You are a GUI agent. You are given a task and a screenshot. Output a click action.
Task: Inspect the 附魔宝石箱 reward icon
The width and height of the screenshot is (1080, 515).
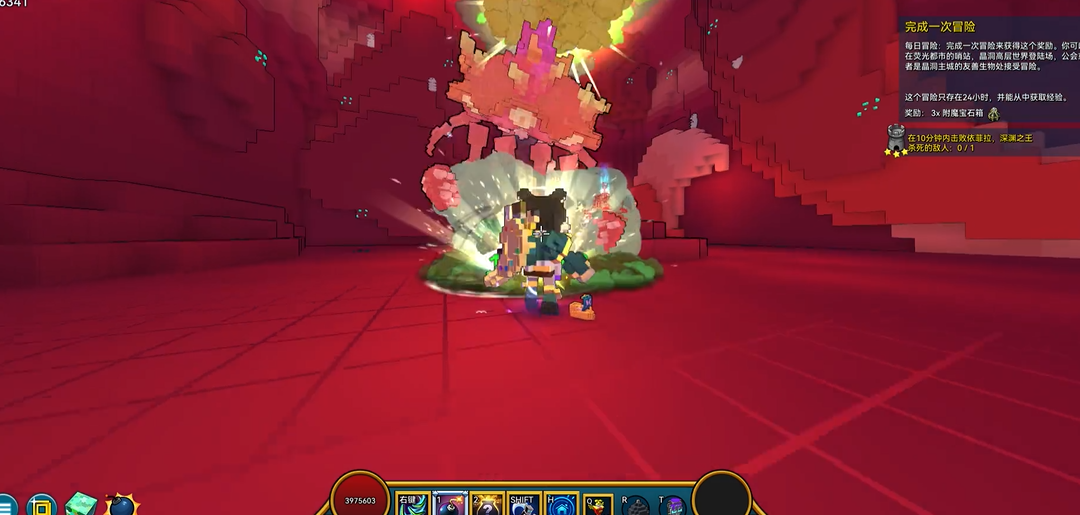coord(993,114)
